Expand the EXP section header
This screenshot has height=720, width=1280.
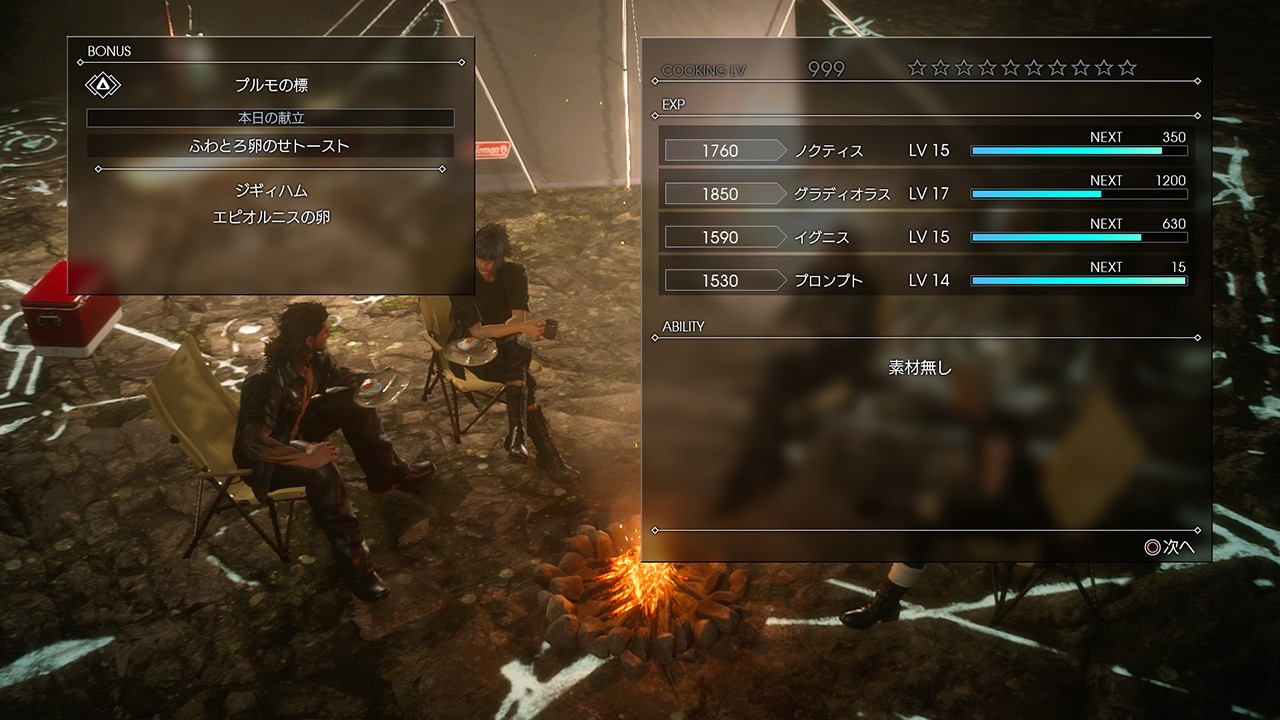(x=673, y=103)
